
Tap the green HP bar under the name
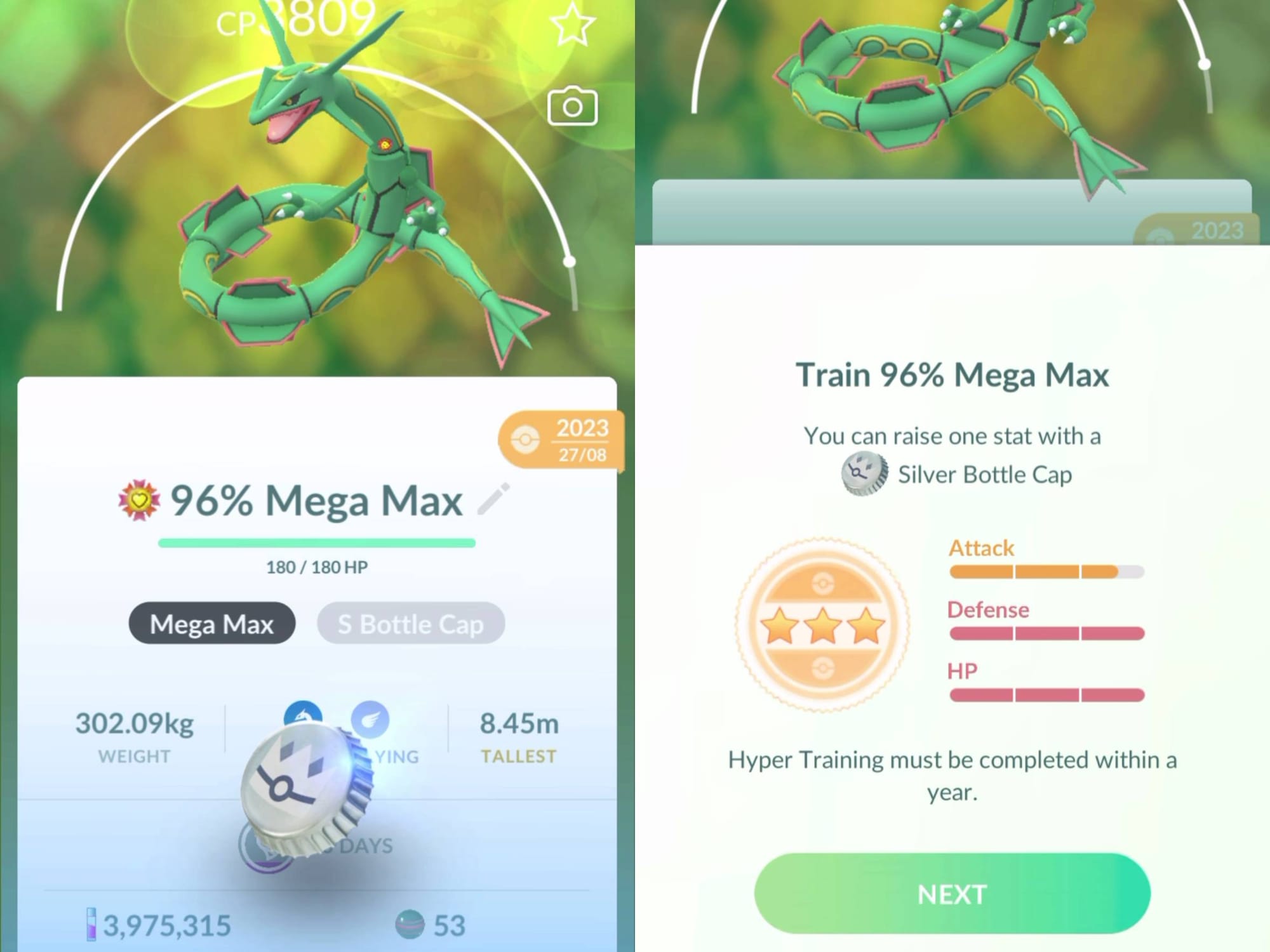click(x=317, y=543)
